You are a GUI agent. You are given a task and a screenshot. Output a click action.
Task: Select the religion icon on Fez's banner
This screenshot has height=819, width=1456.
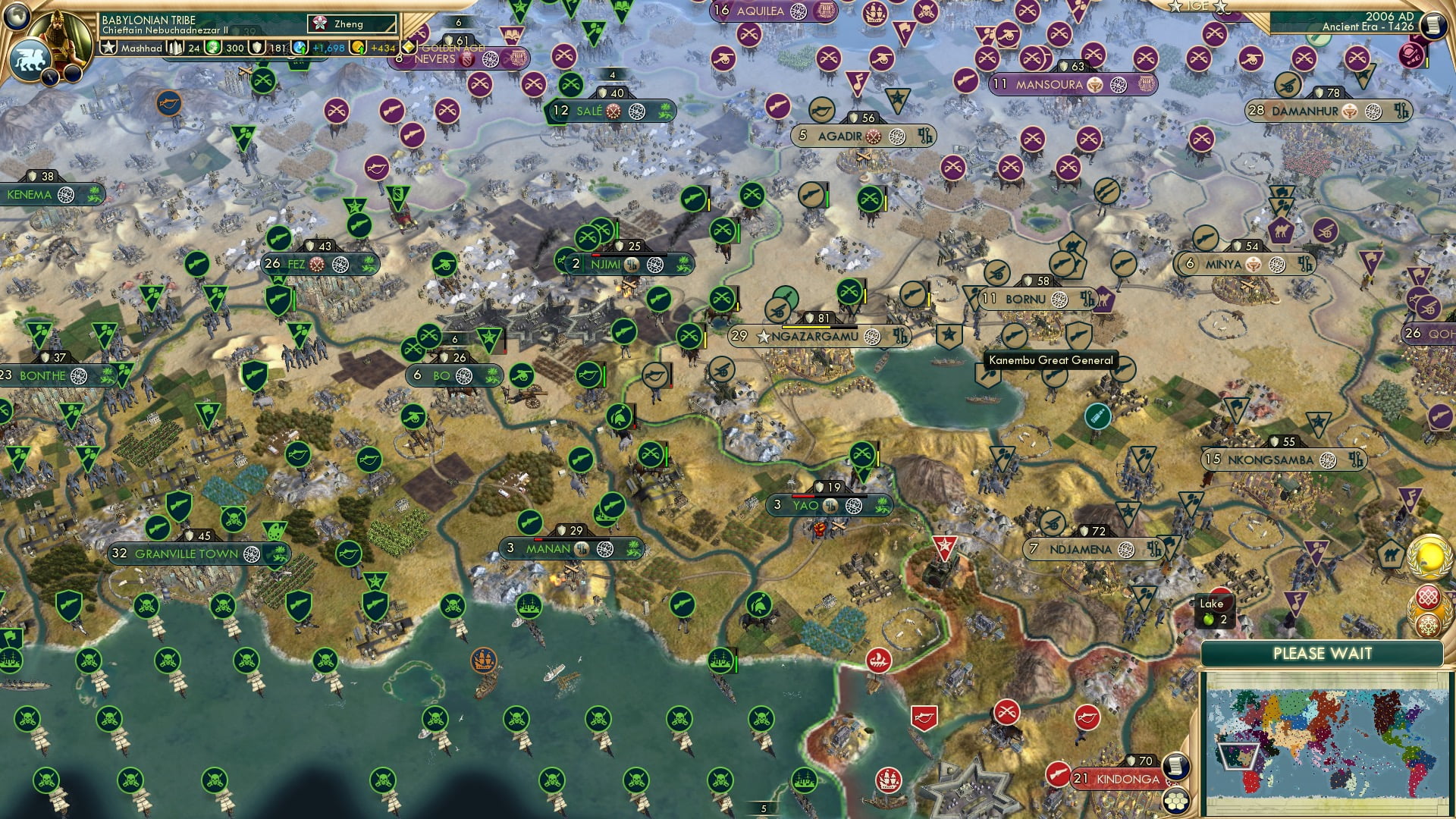click(x=317, y=265)
